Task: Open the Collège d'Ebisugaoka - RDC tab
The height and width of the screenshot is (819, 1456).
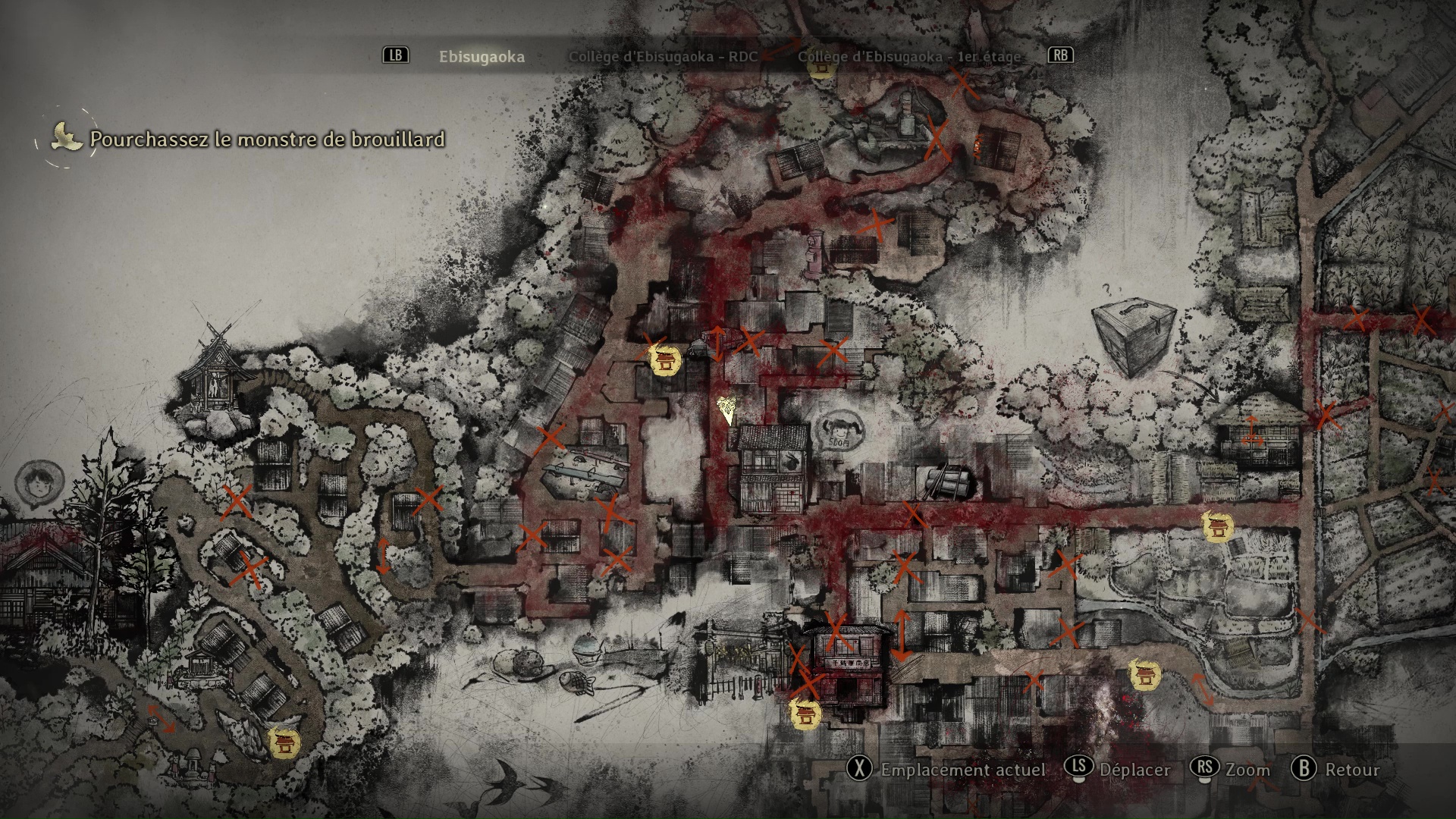Action: (663, 57)
